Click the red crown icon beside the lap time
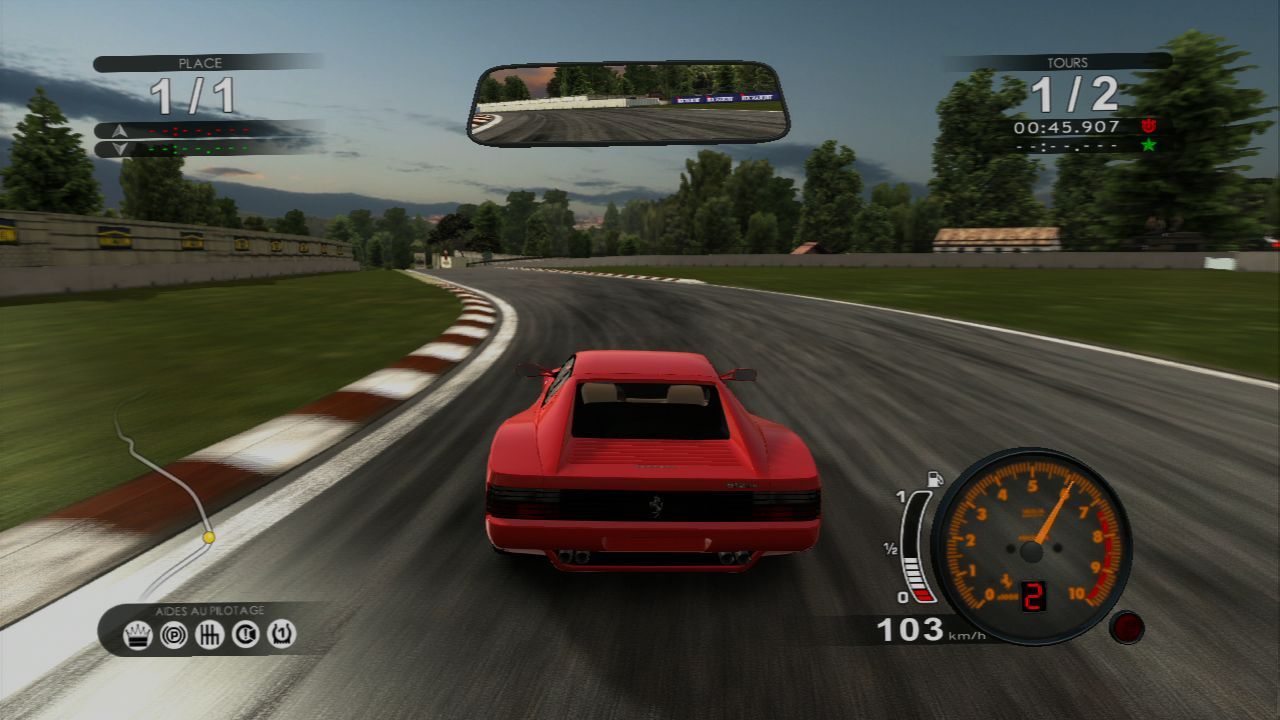 (1149, 126)
